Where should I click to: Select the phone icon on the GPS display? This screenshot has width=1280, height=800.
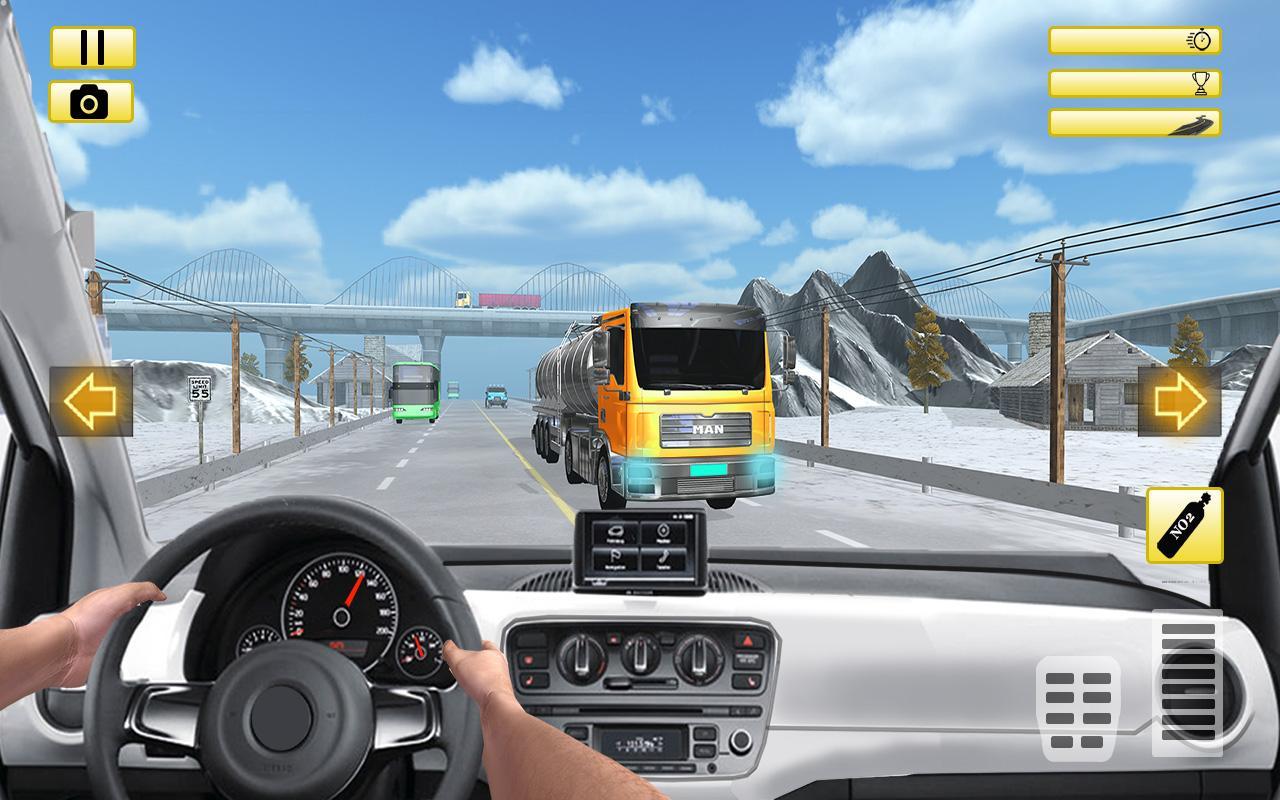tap(663, 558)
